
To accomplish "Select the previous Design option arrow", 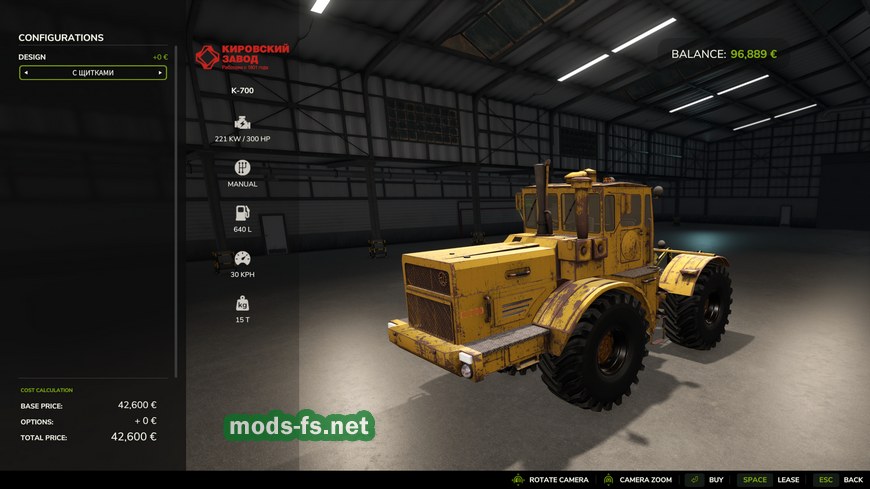I will [x=26, y=73].
